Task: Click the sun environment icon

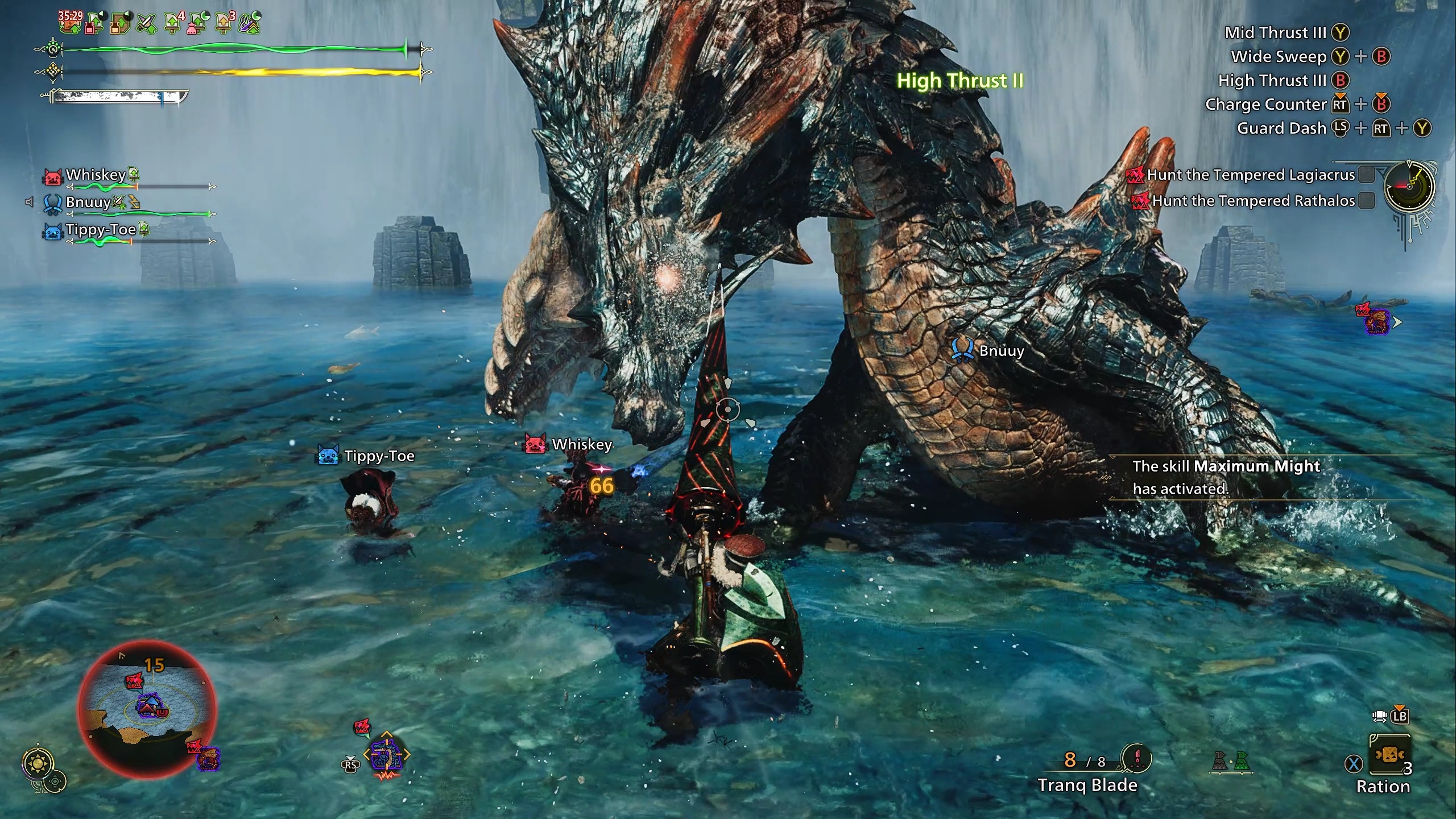Action: click(38, 763)
